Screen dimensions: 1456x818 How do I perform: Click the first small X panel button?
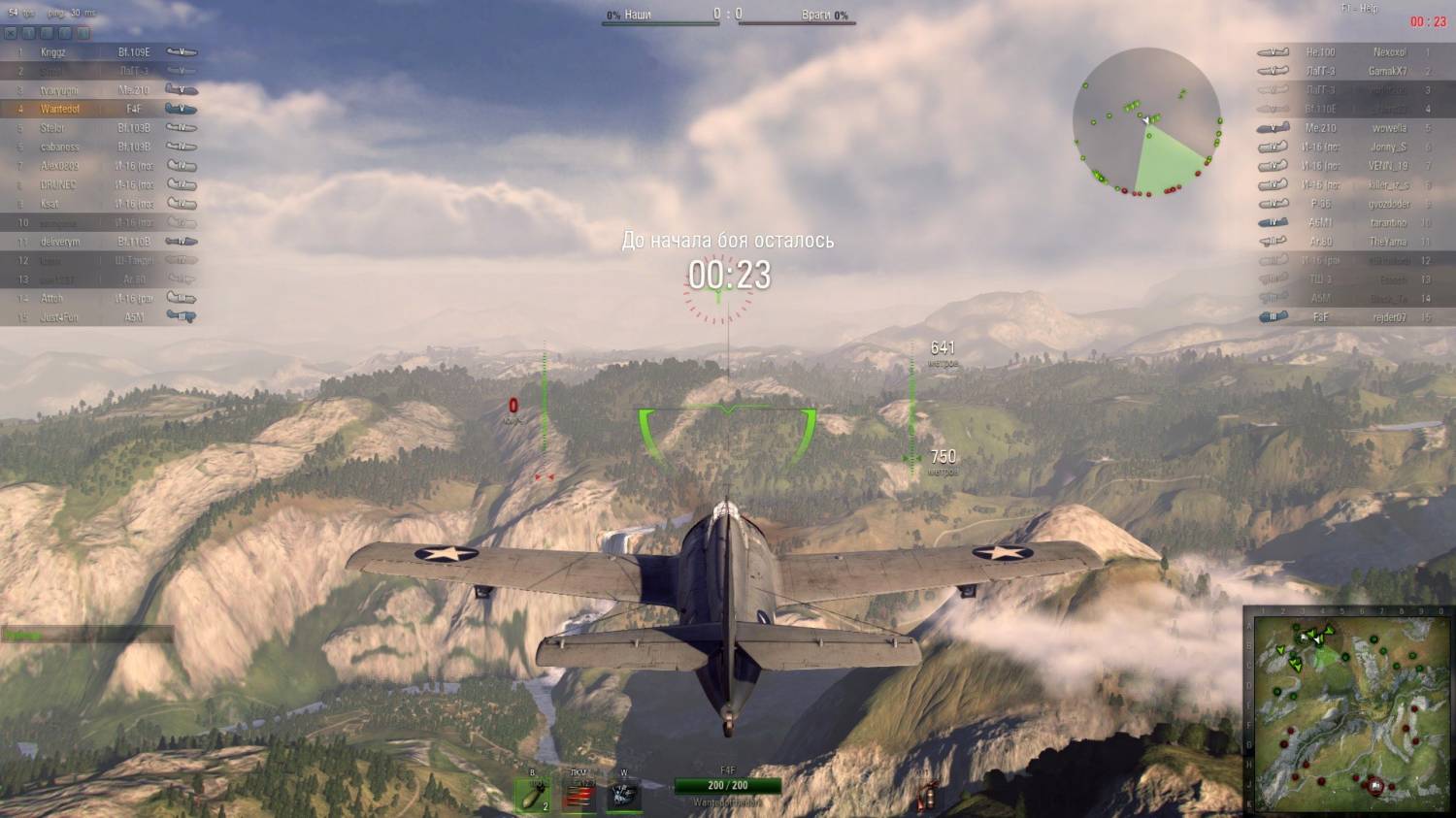11,33
